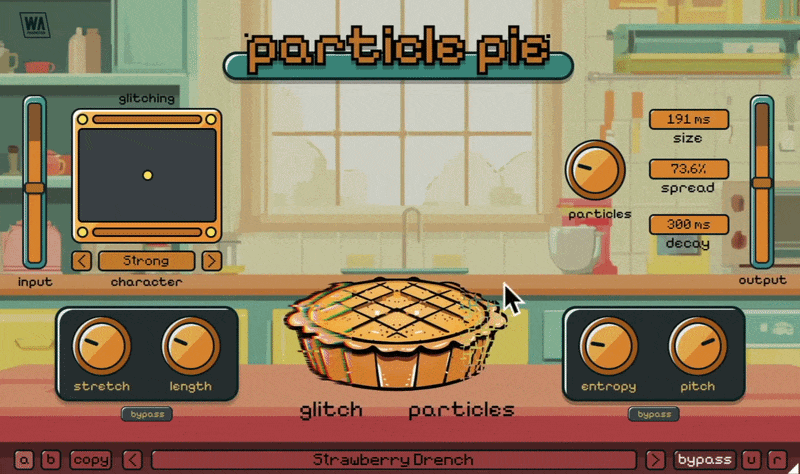
Task: Open the Strawberry Drench preset list
Action: [393, 460]
